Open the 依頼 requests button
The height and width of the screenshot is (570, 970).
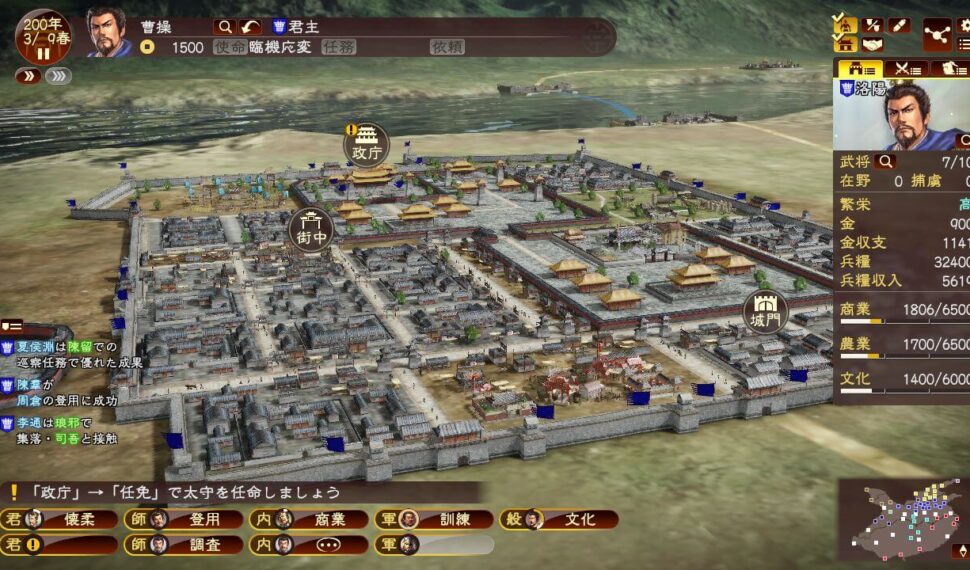(x=447, y=47)
